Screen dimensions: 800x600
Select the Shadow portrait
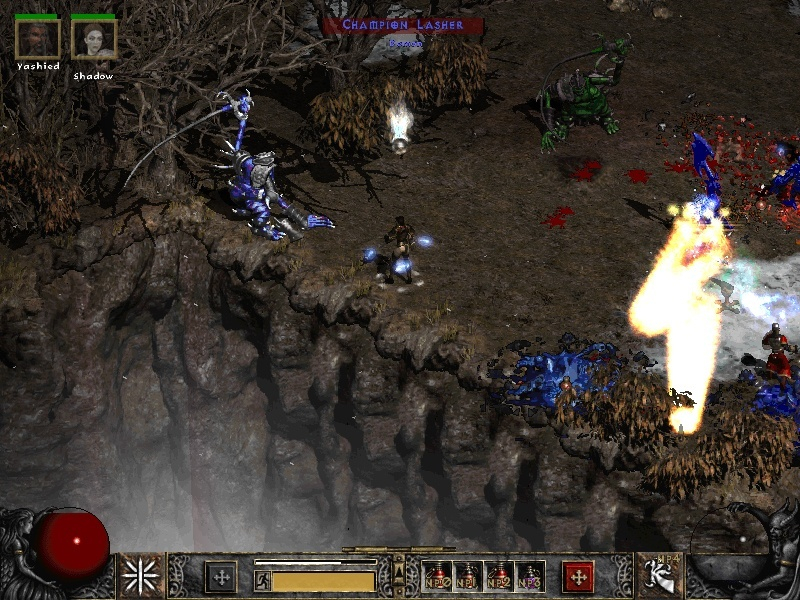[x=94, y=39]
